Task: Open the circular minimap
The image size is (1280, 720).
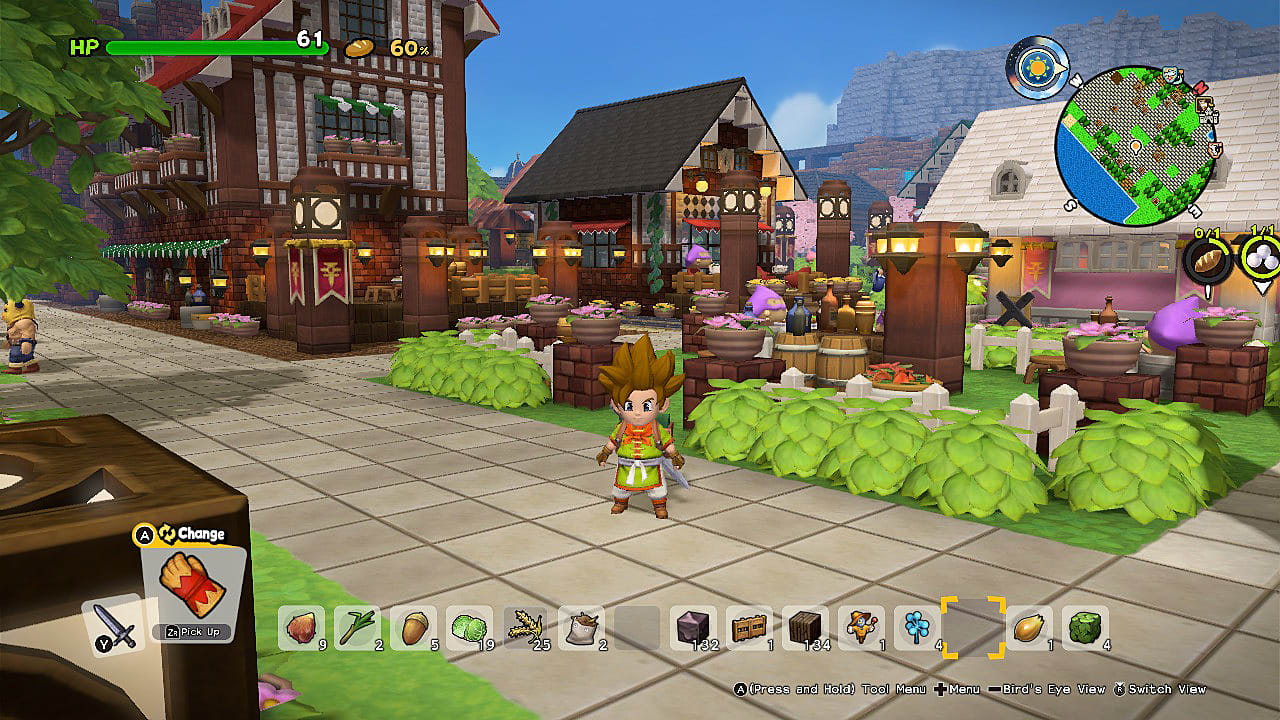Action: tap(1135, 145)
